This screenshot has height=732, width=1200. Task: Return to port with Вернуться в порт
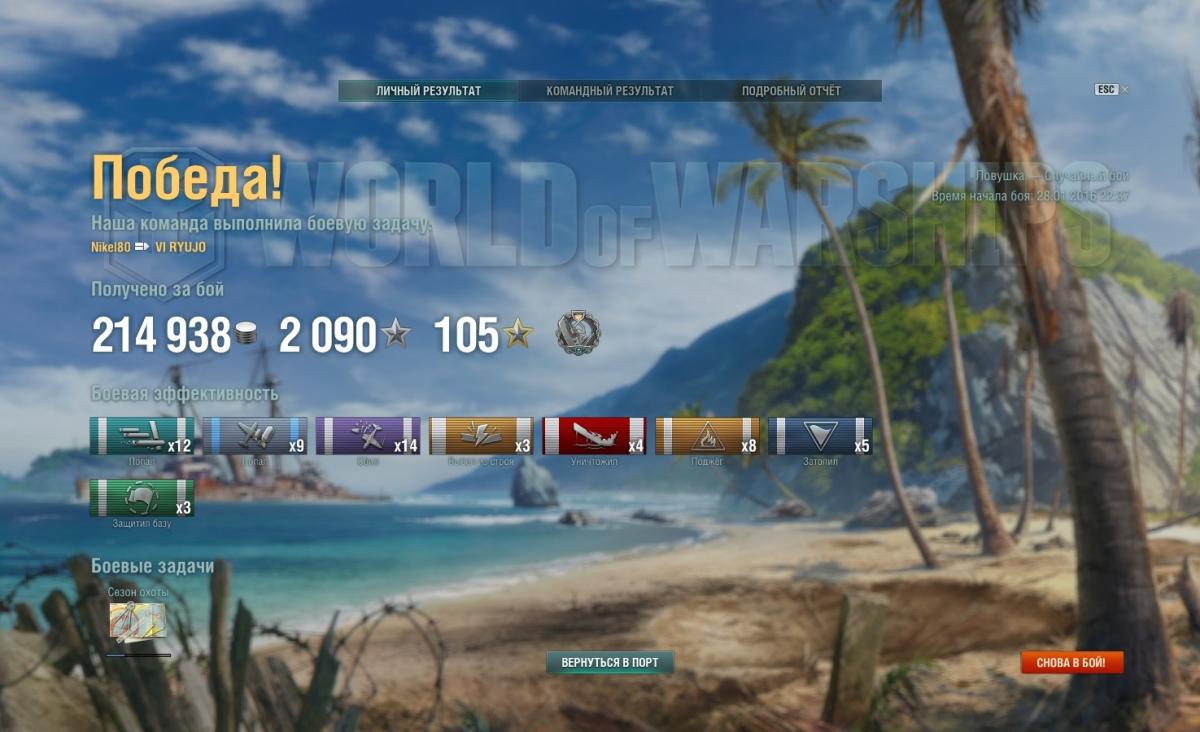tap(610, 663)
